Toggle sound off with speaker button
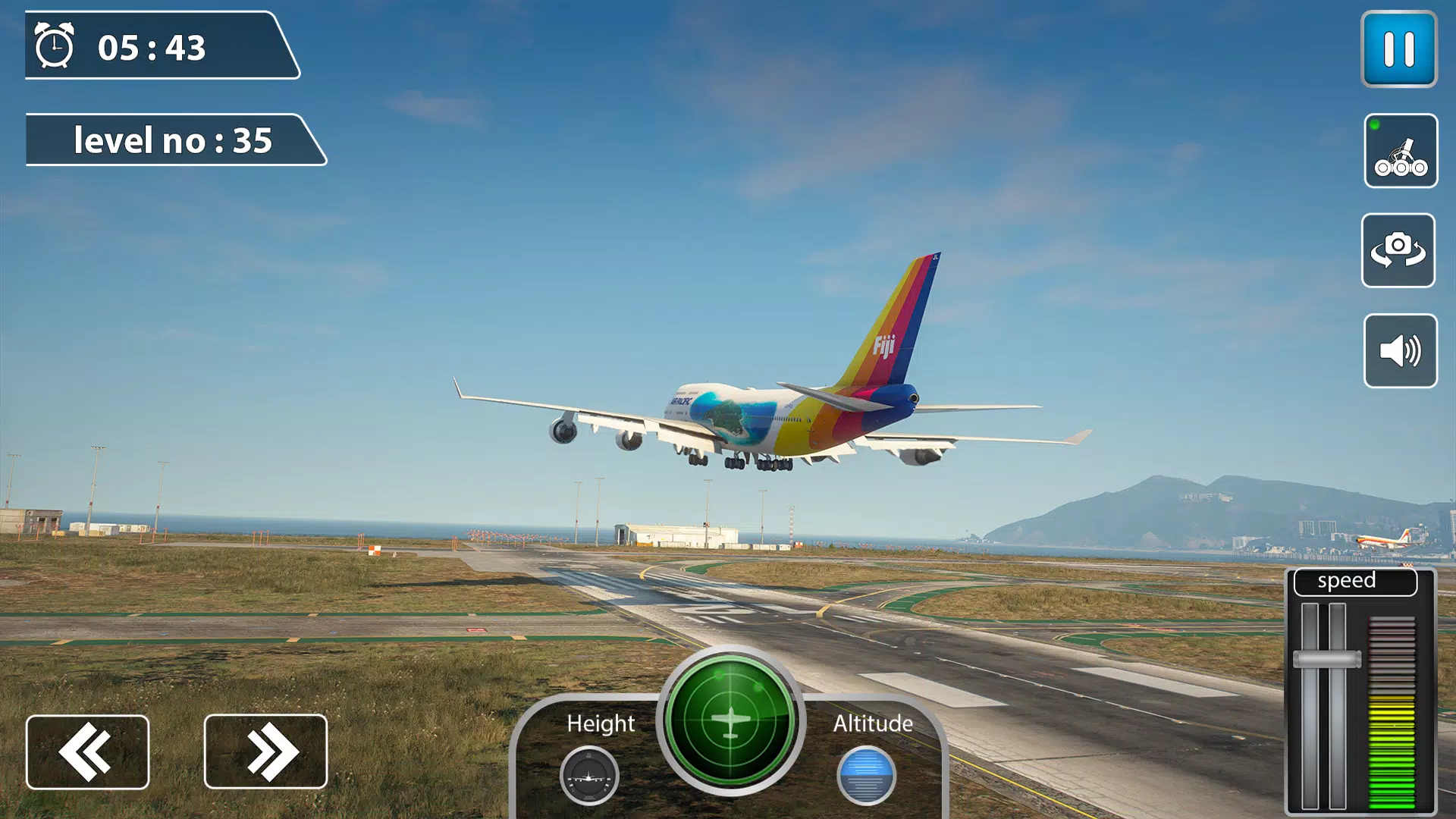This screenshot has height=819, width=1456. [x=1400, y=350]
